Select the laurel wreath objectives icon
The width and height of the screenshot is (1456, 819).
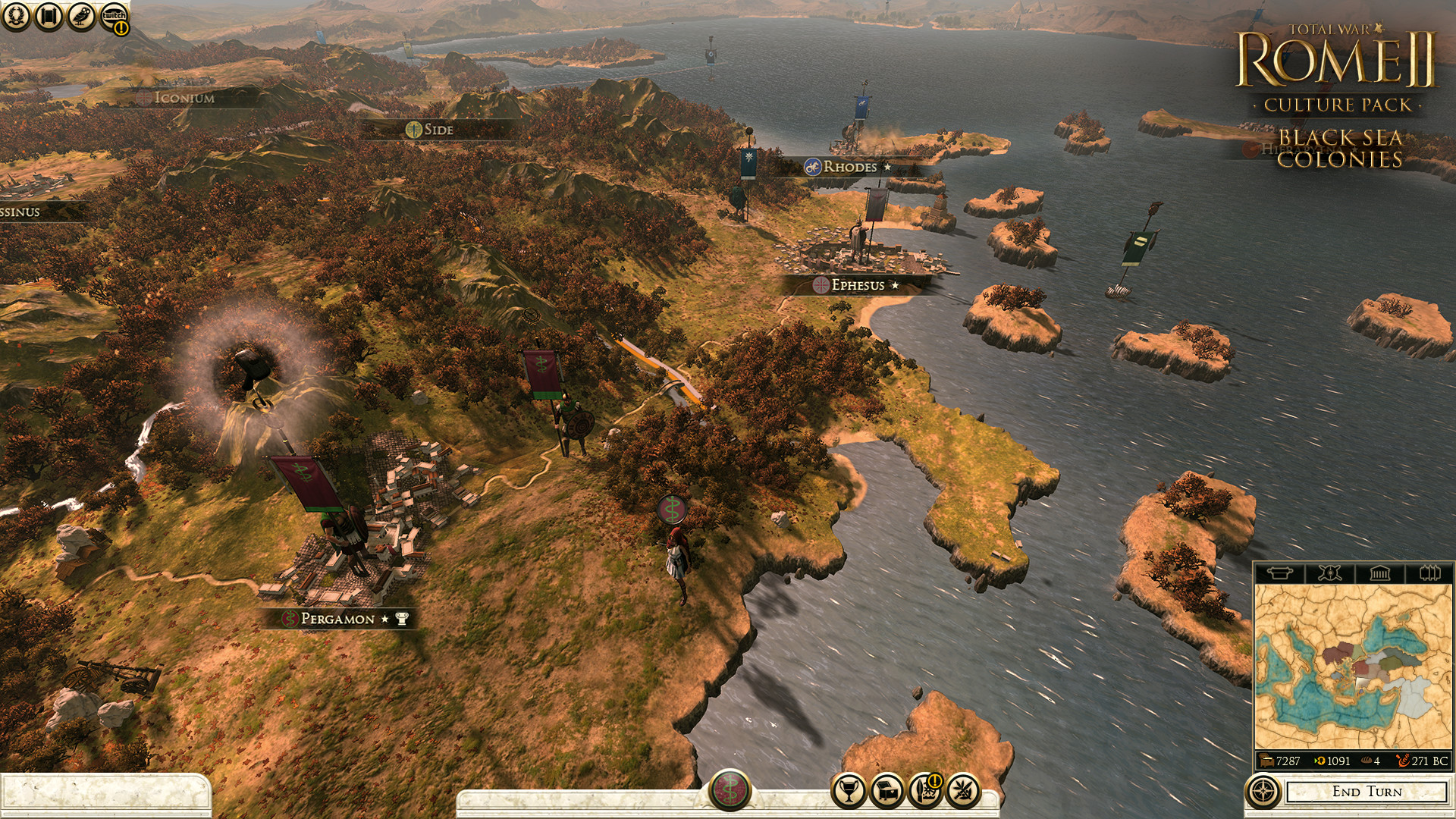tap(17, 17)
